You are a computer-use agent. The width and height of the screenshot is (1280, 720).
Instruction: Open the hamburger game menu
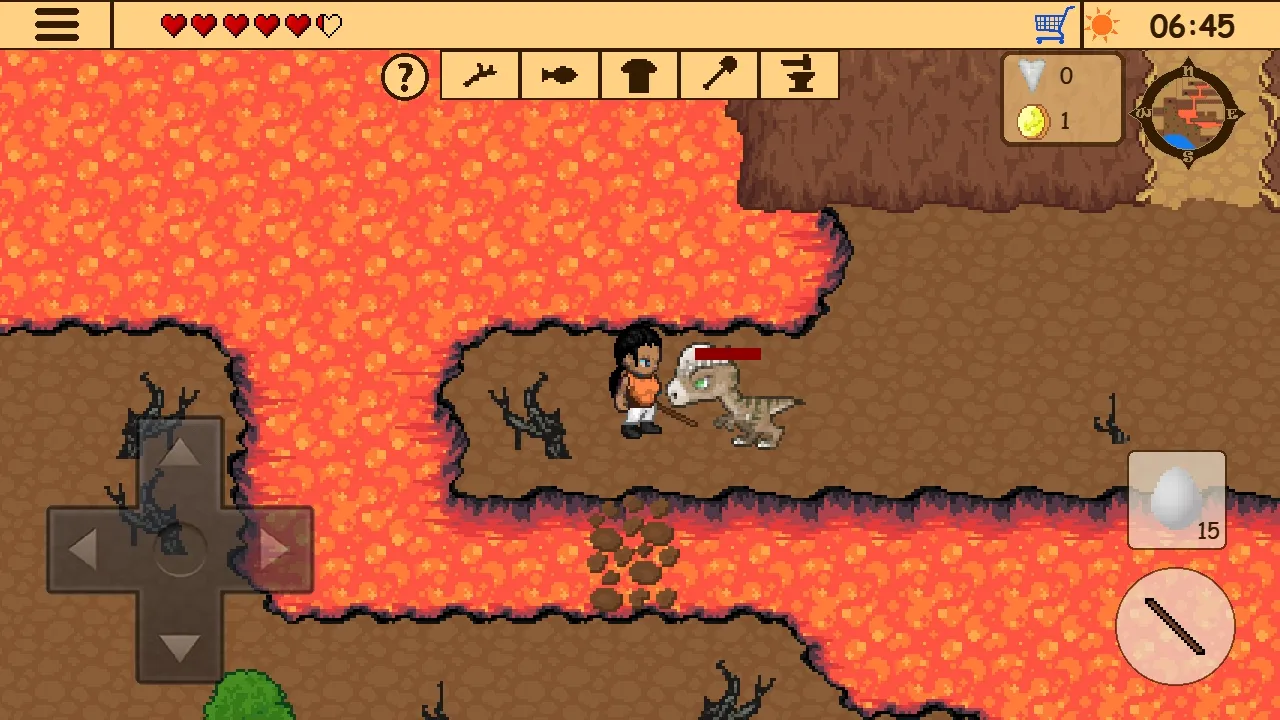pyautogui.click(x=55, y=24)
